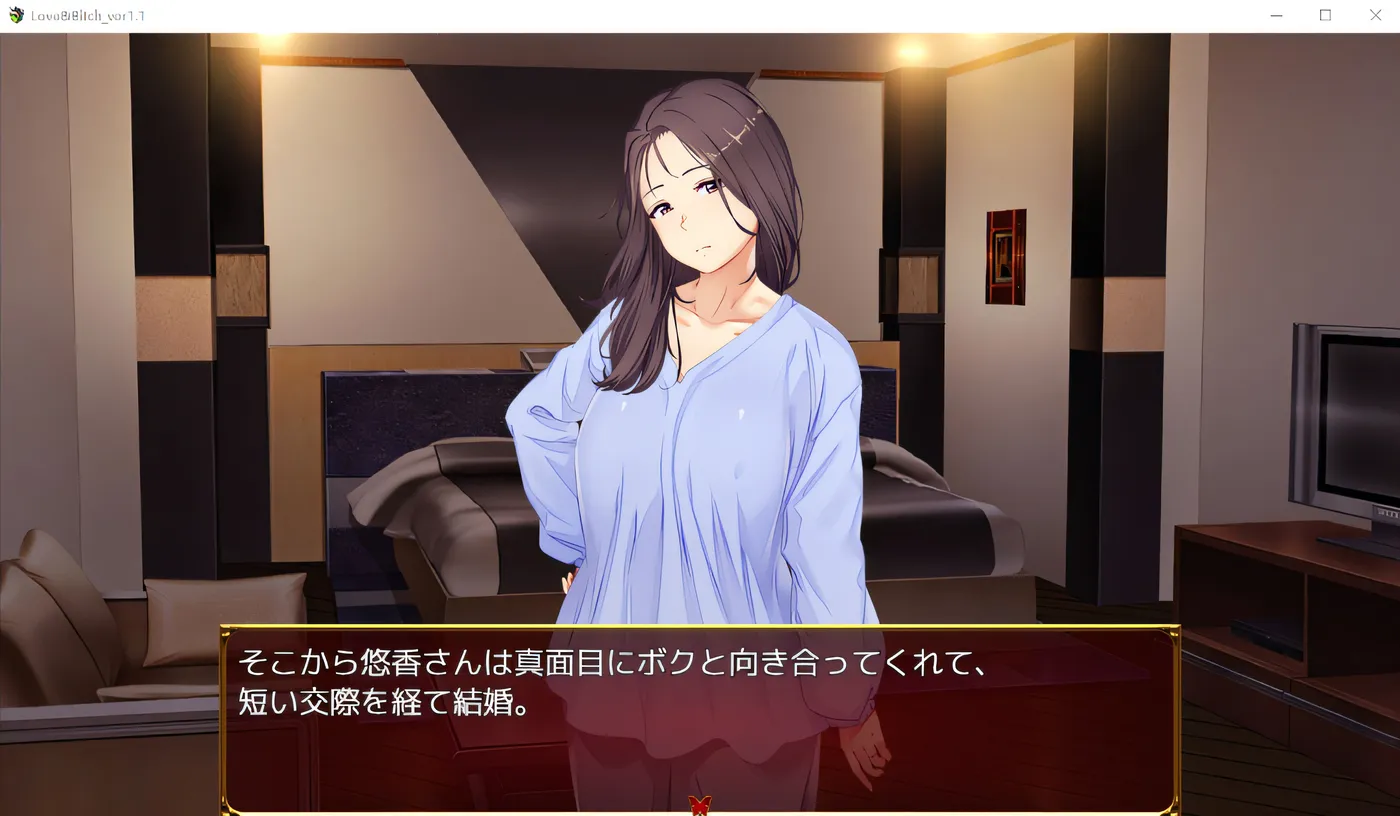
Task: Click the Love&Bitch butterfly app icon in the title bar
Action: tap(16, 15)
